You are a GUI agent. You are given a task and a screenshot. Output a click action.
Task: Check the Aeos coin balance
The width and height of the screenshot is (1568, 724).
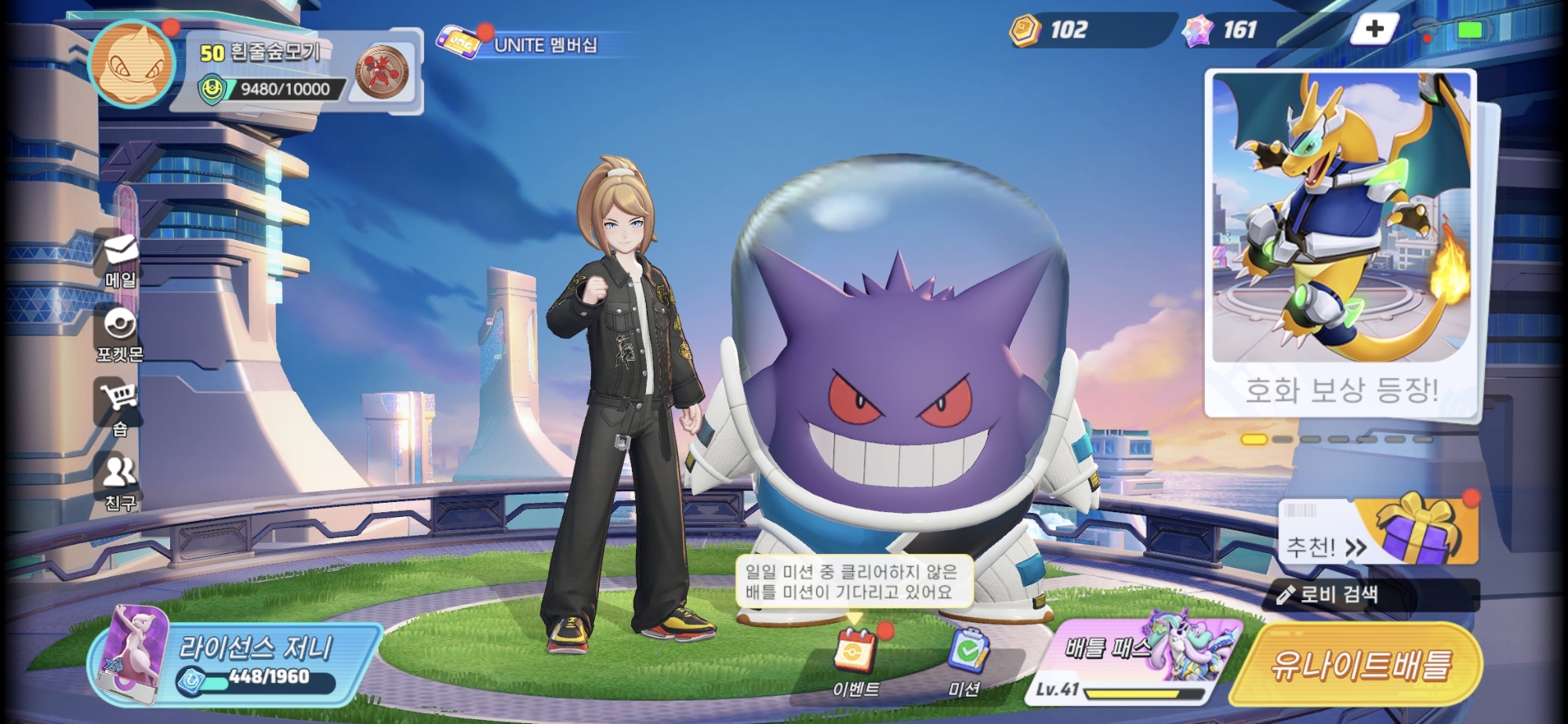pyautogui.click(x=1051, y=30)
